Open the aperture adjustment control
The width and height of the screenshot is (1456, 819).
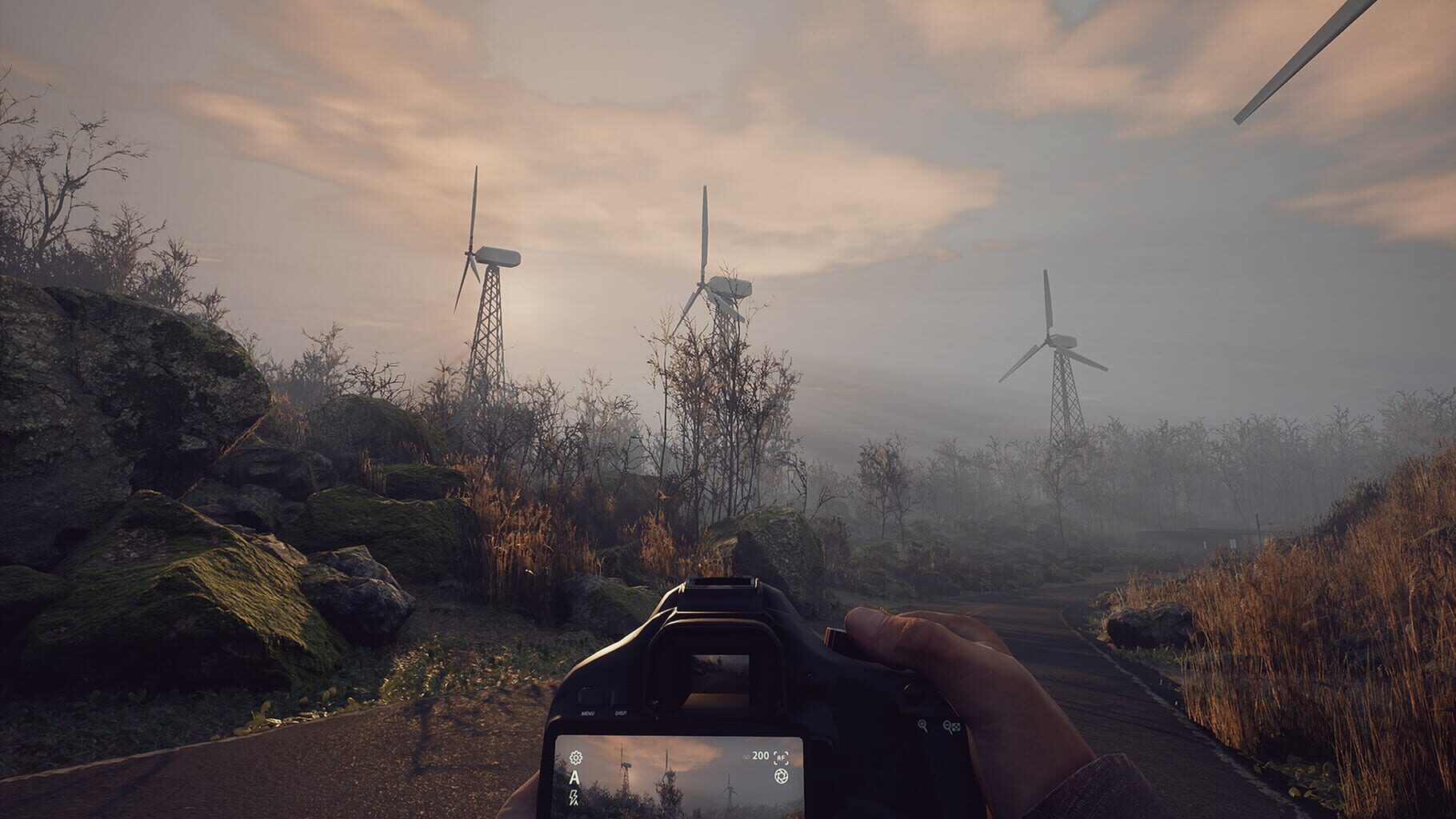click(x=781, y=777)
